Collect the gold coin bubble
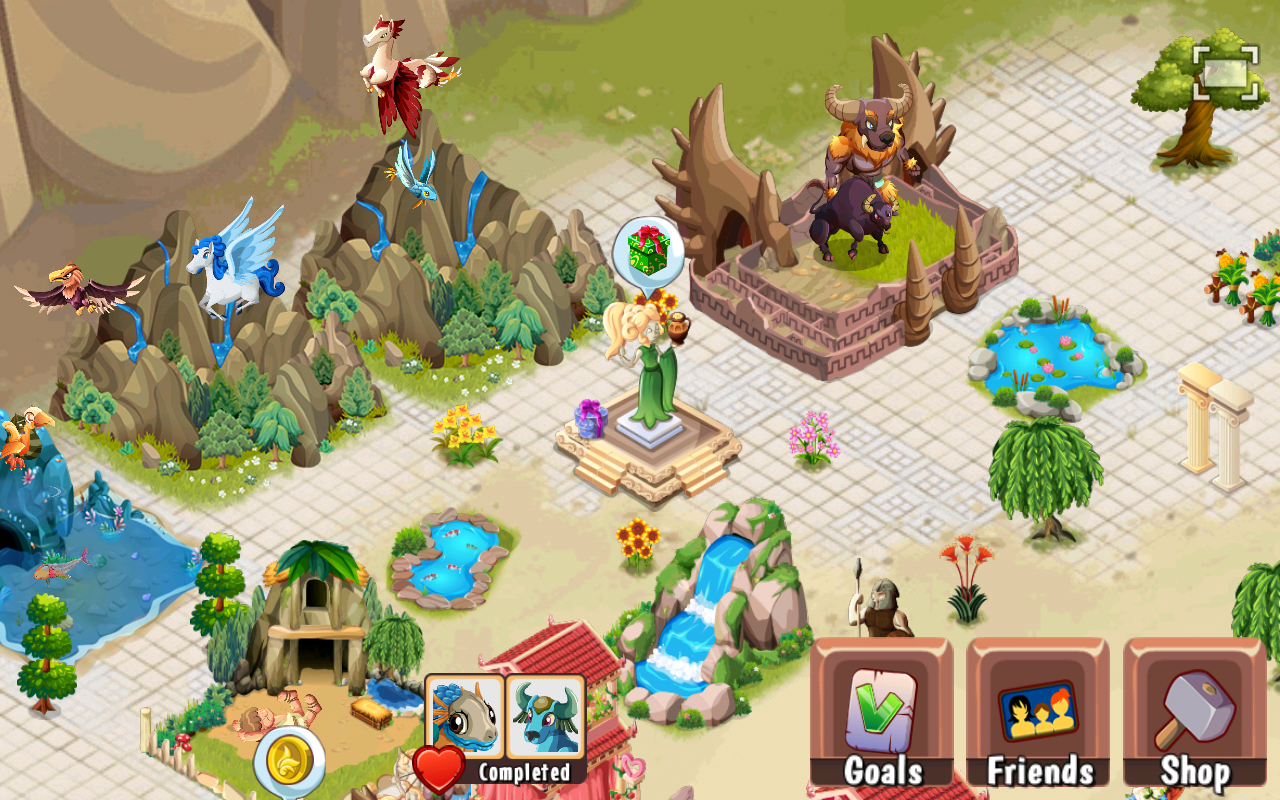 pyautogui.click(x=289, y=763)
